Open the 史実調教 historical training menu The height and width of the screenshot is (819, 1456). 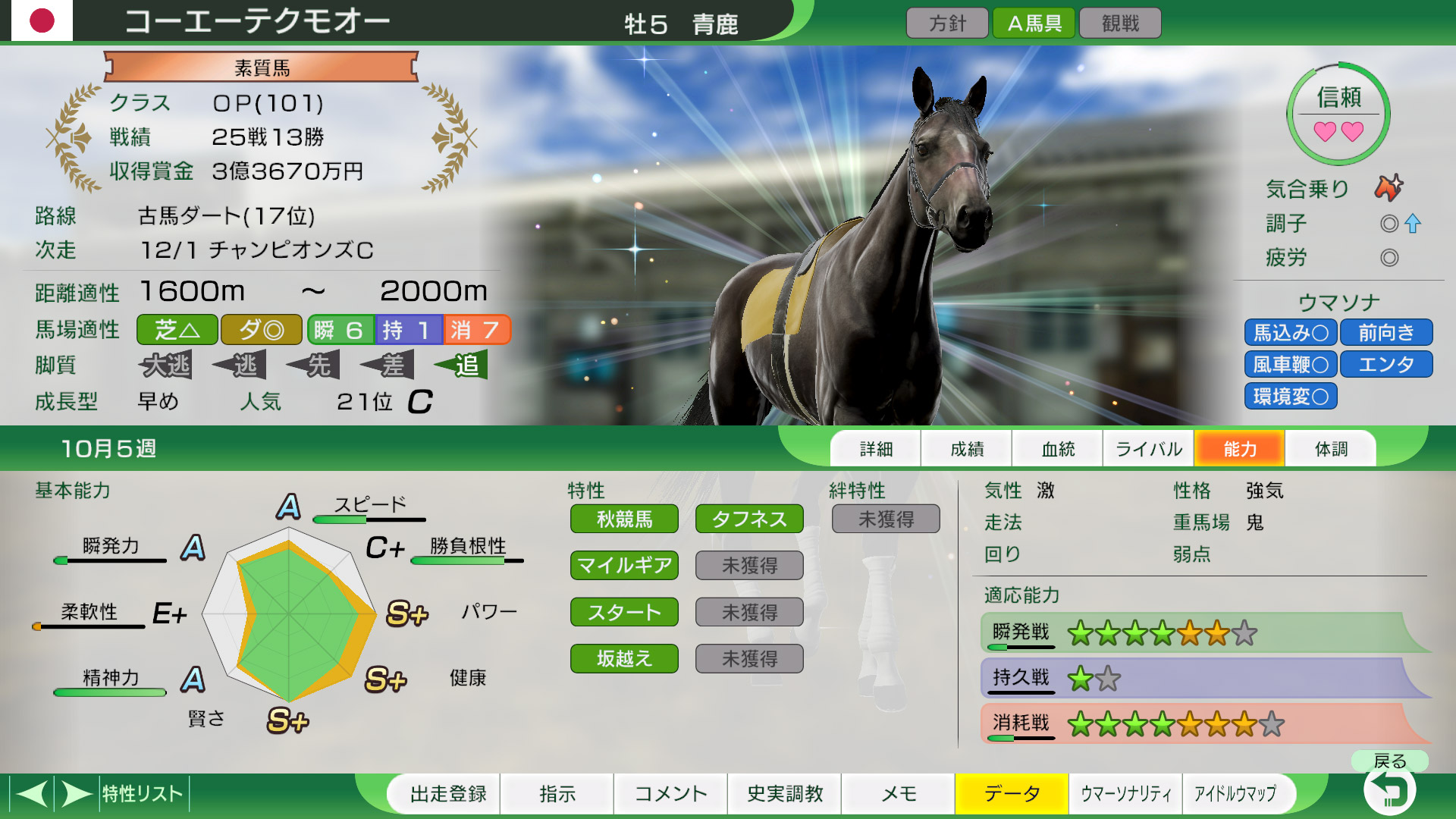(x=784, y=794)
